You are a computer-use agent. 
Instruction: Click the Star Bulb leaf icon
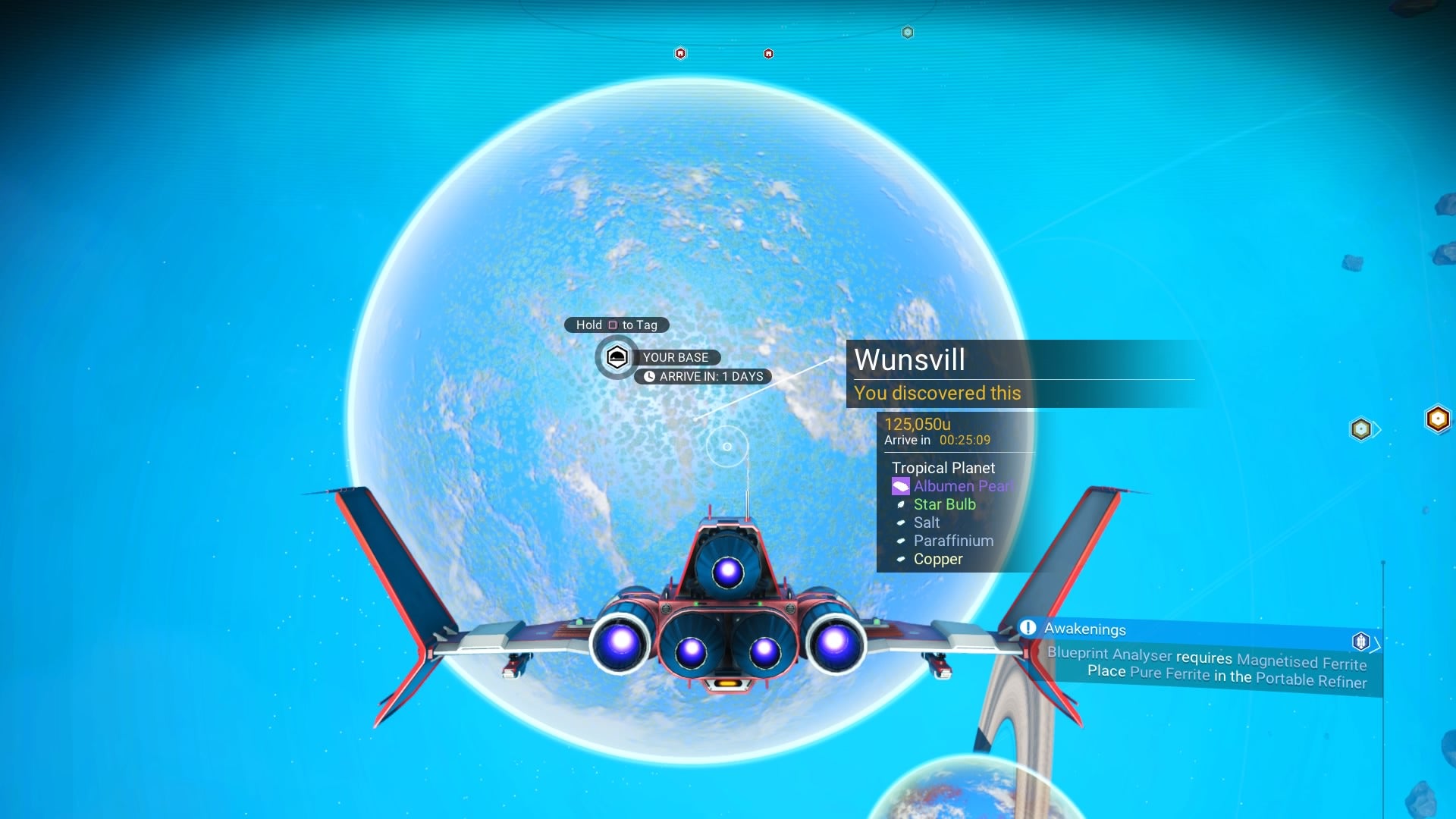(899, 504)
